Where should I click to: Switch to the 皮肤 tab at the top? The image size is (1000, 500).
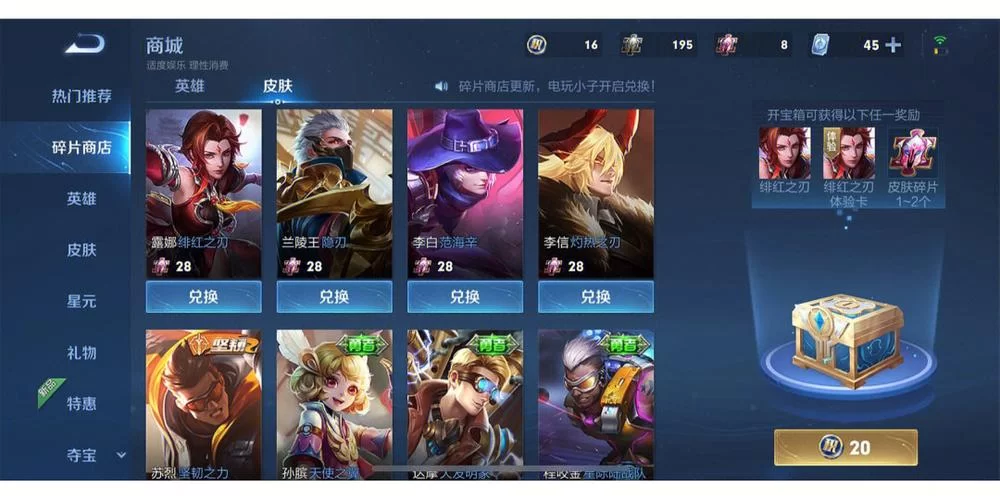pyautogui.click(x=277, y=86)
